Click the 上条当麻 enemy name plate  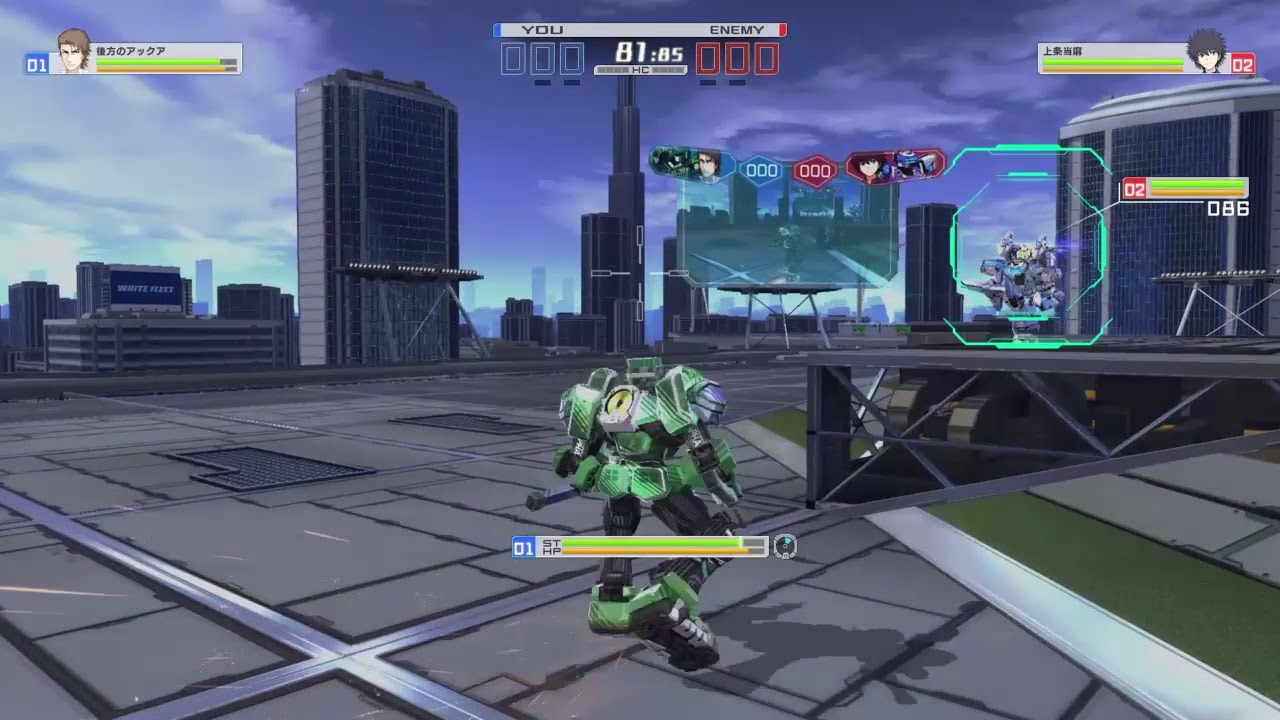coord(1064,49)
